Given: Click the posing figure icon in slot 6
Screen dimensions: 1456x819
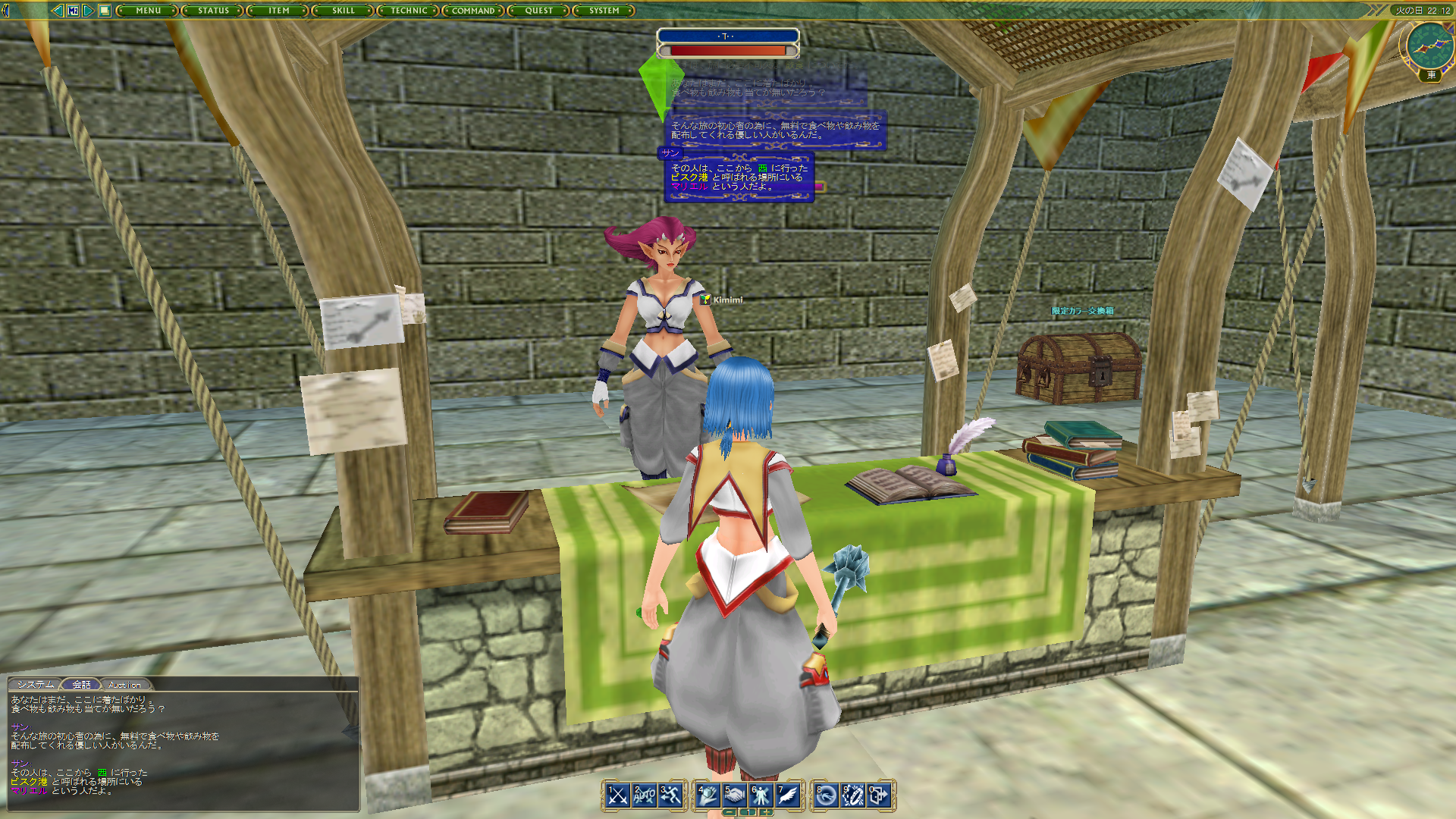Looking at the screenshot, I should pyautogui.click(x=735, y=794).
